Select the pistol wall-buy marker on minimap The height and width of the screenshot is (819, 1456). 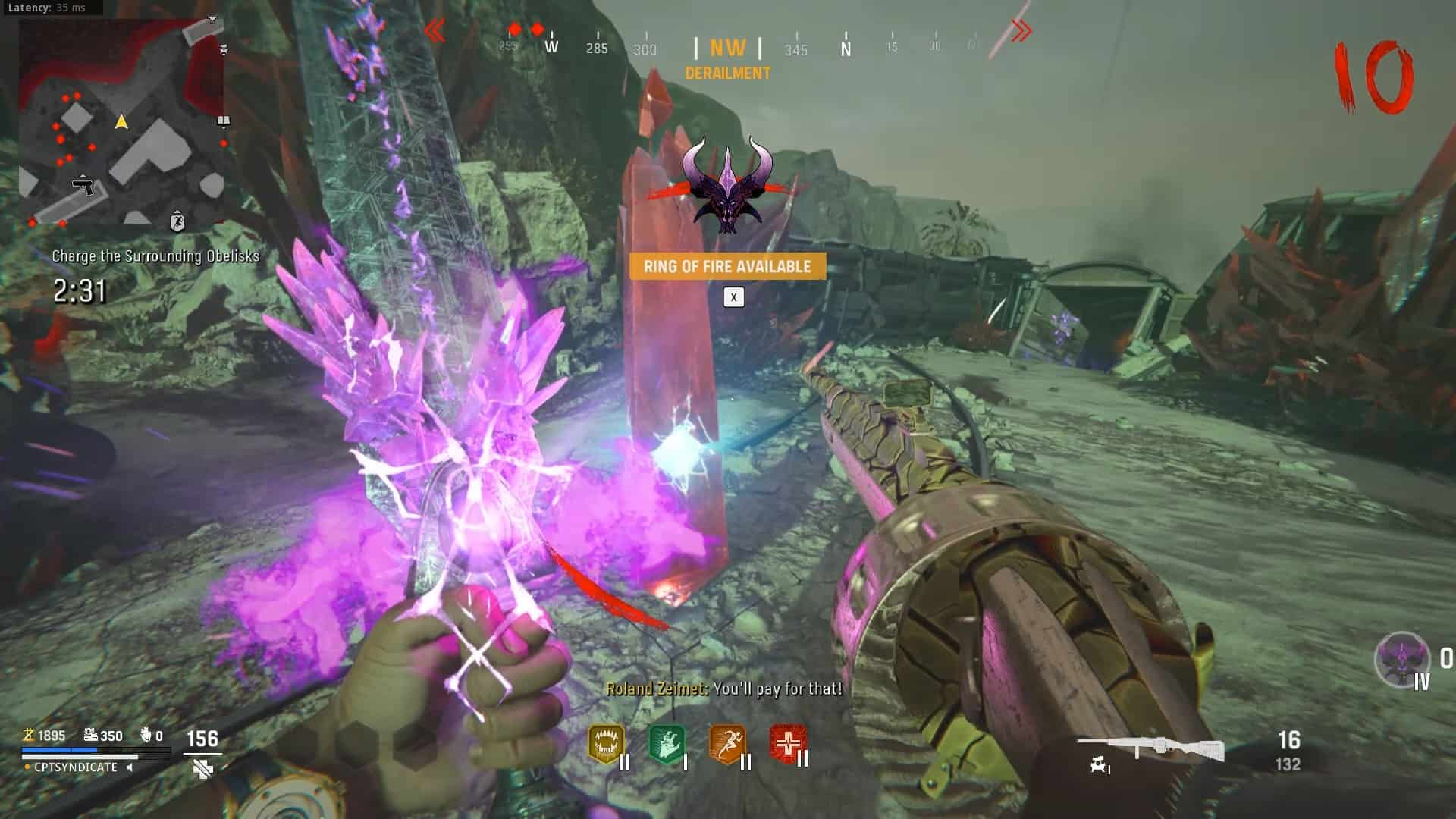click(83, 184)
